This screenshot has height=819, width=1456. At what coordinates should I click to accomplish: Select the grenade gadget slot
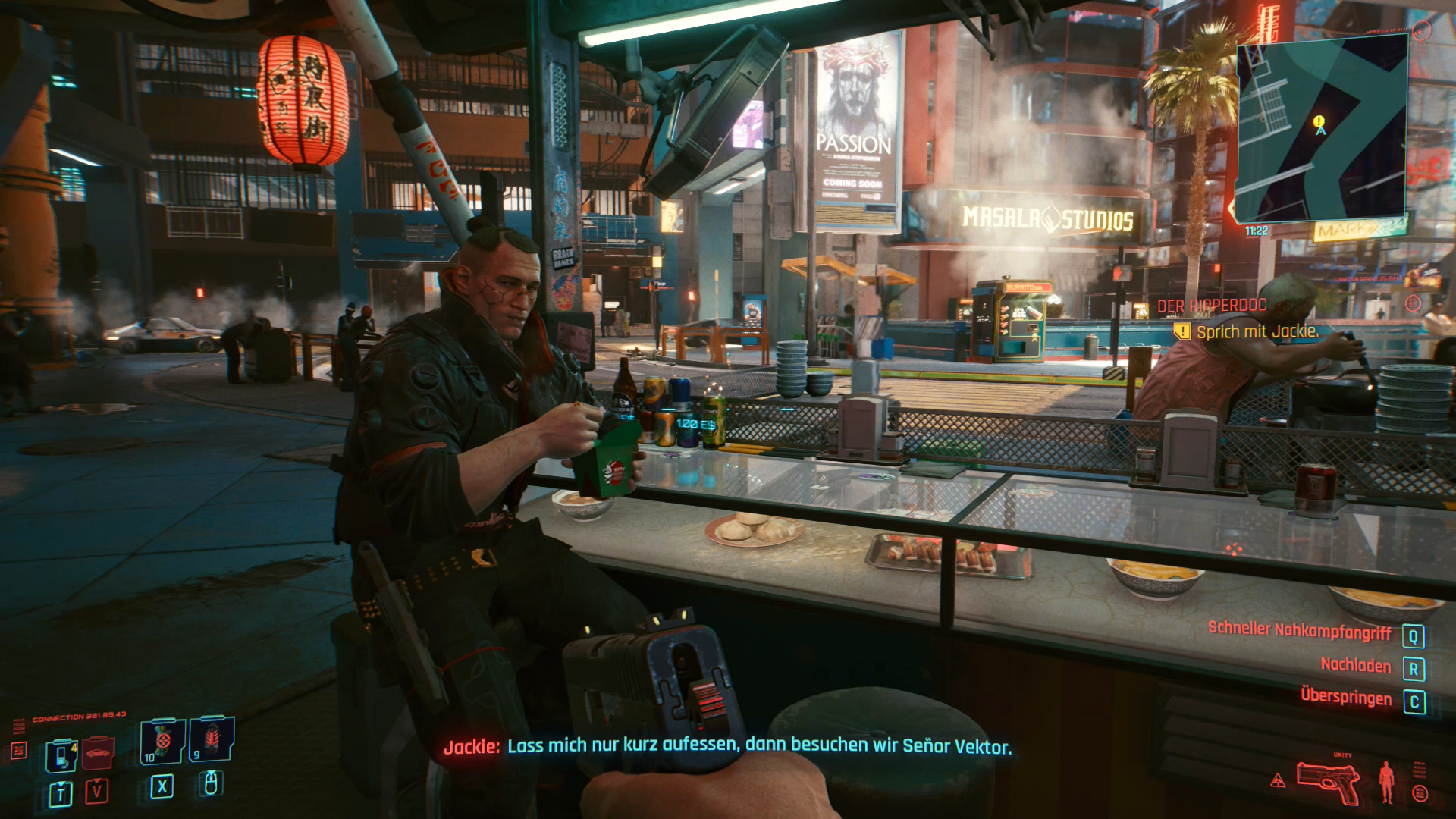point(212,739)
